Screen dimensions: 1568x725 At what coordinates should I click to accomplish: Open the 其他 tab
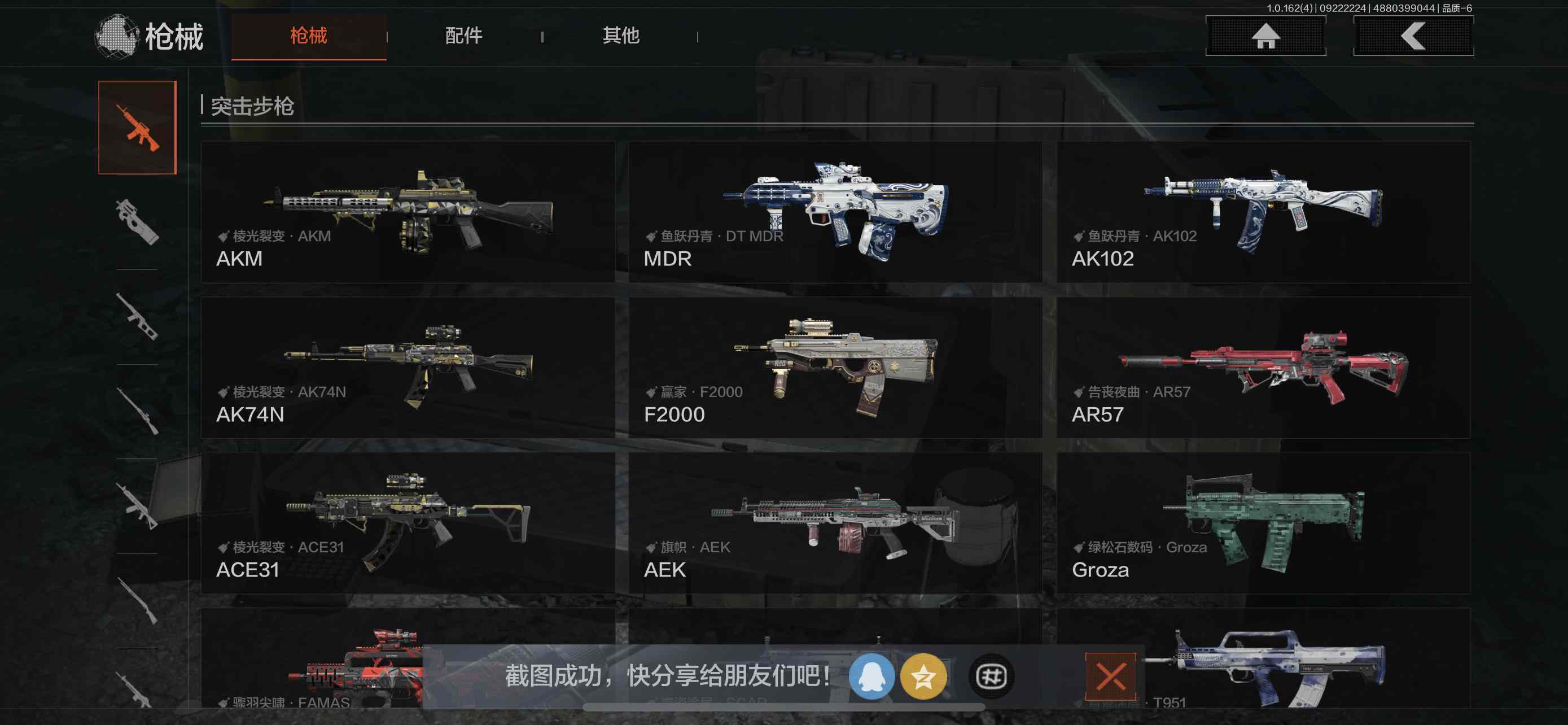[620, 36]
